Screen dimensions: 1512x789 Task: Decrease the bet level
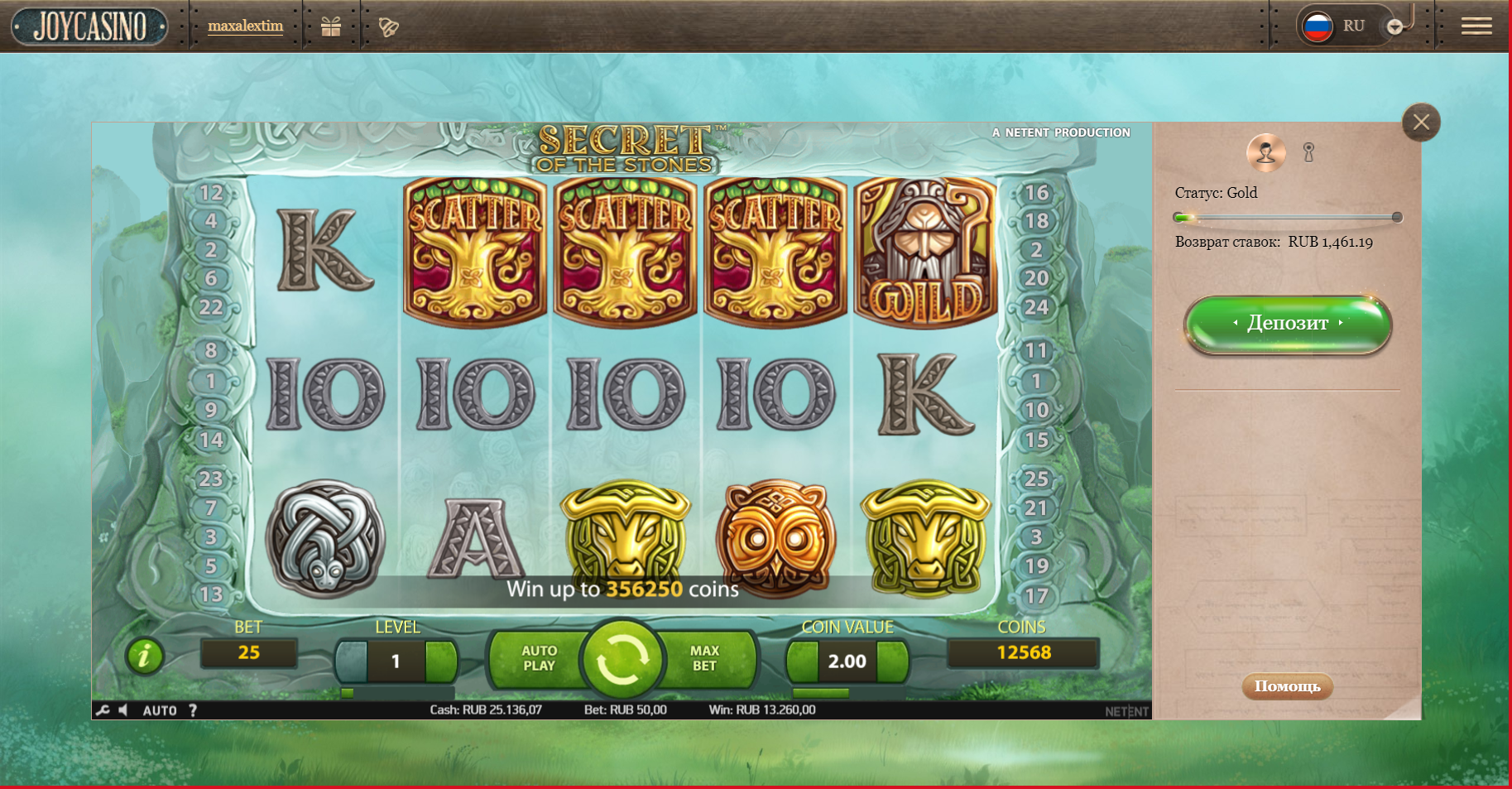[x=351, y=661]
